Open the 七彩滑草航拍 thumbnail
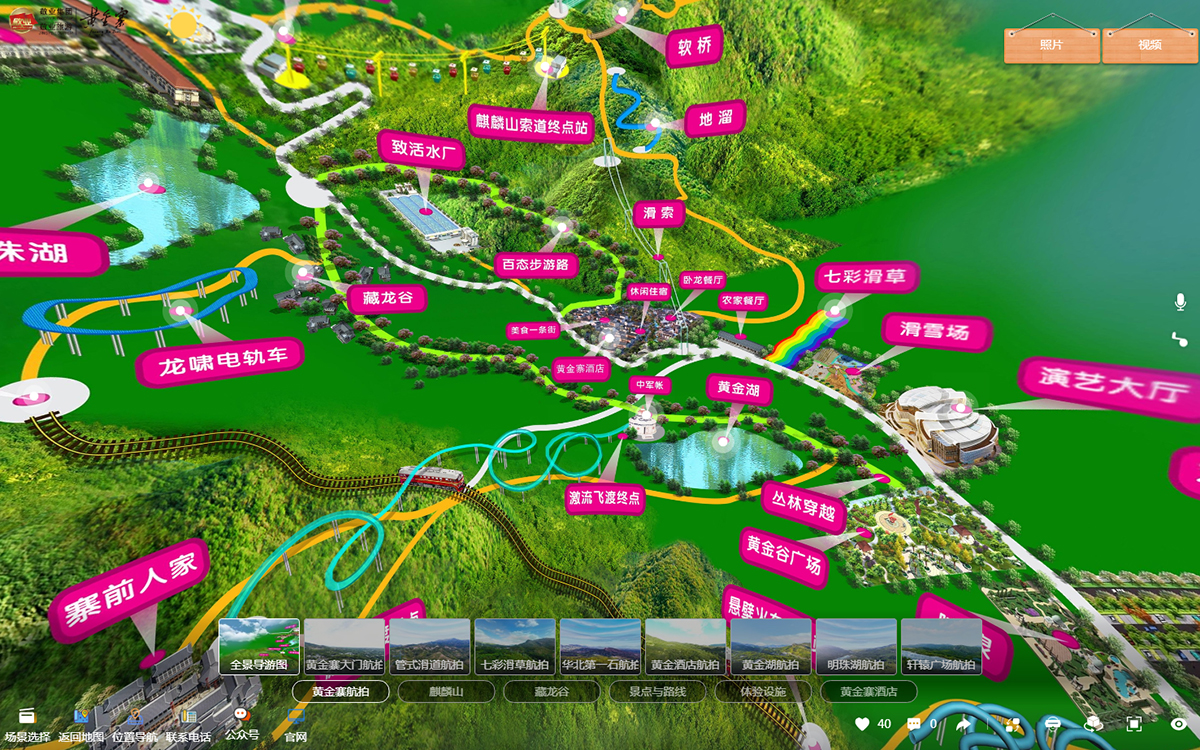1200x750 pixels. (515, 646)
